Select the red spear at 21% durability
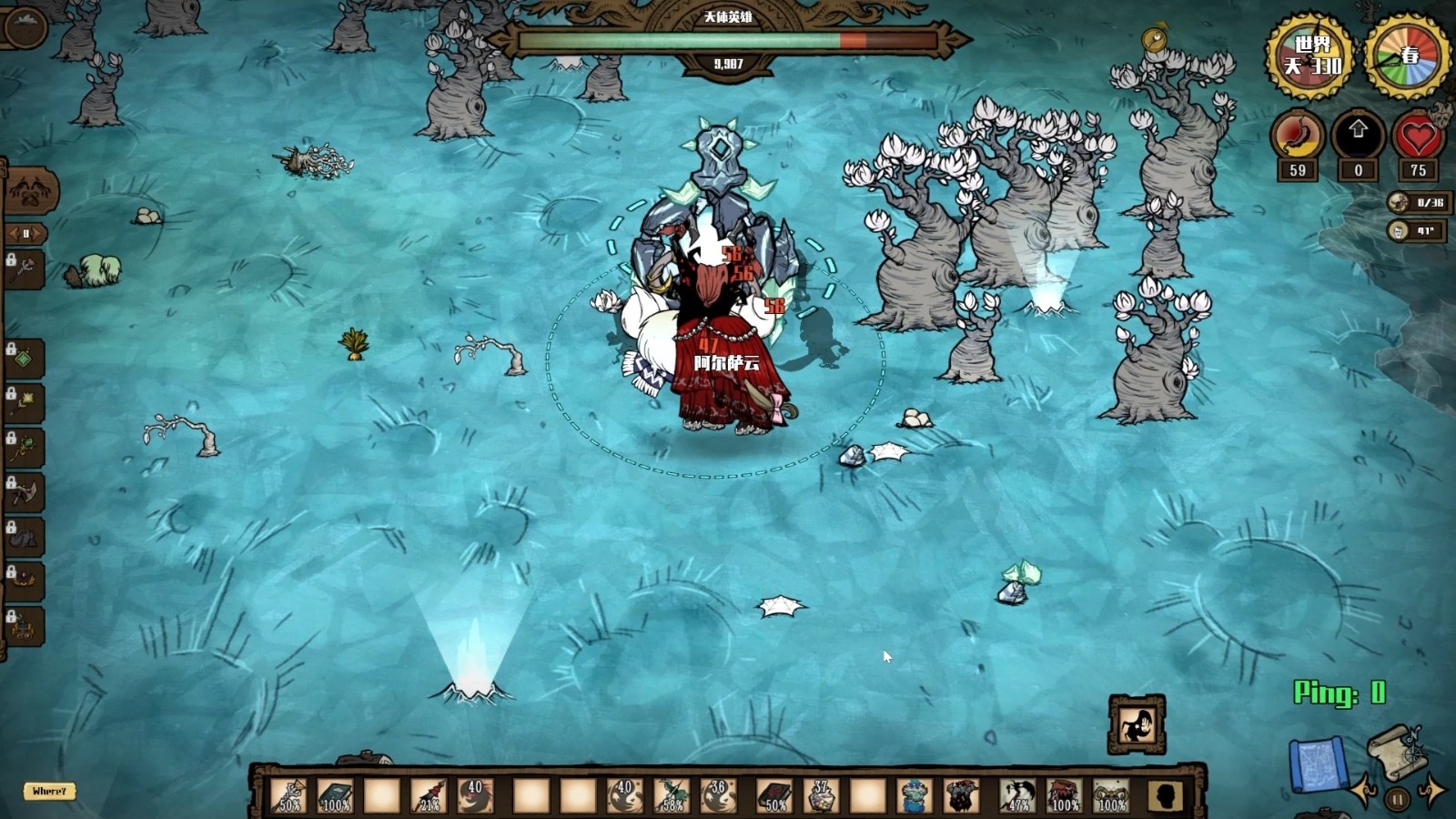Screen dimensions: 1456x819 click(x=428, y=795)
